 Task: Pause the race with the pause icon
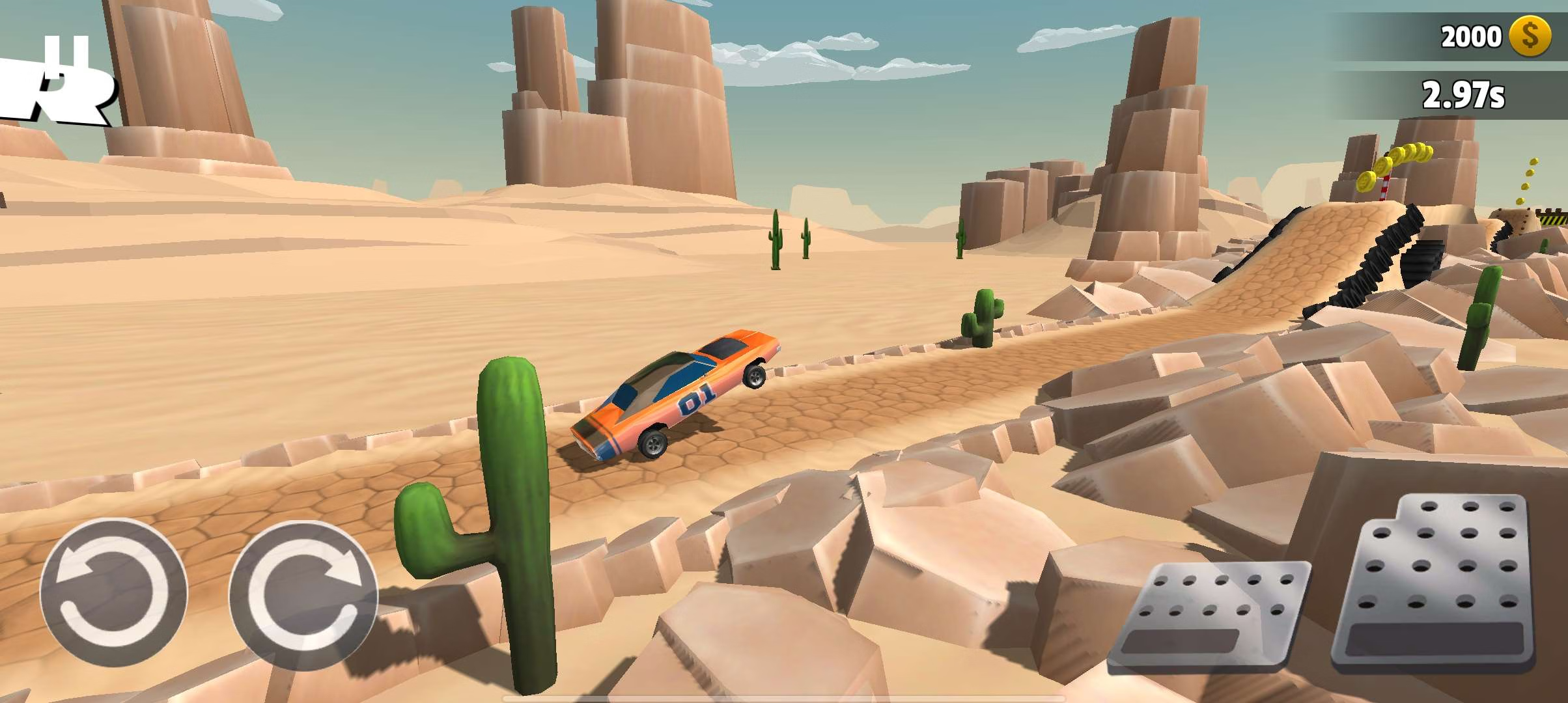point(66,53)
